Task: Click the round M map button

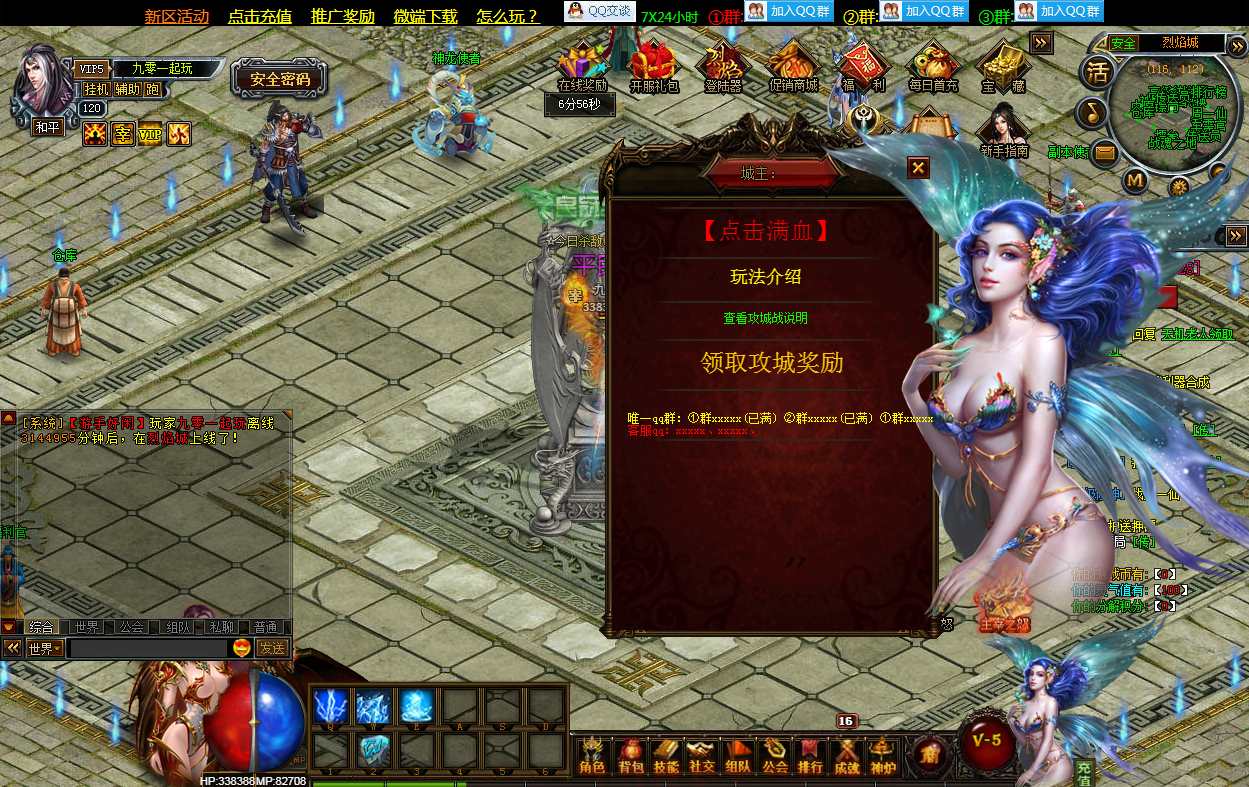Action: [1134, 181]
